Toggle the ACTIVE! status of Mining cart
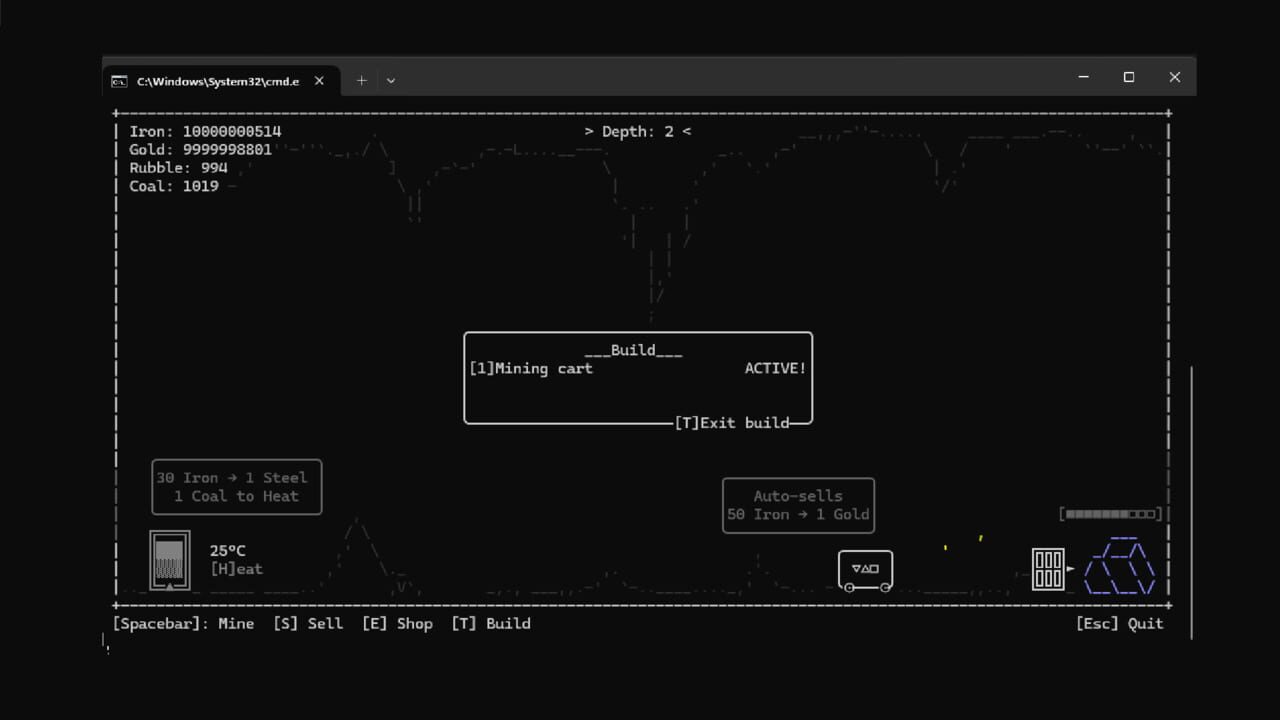Screen dimensions: 1280x720 (774, 368)
